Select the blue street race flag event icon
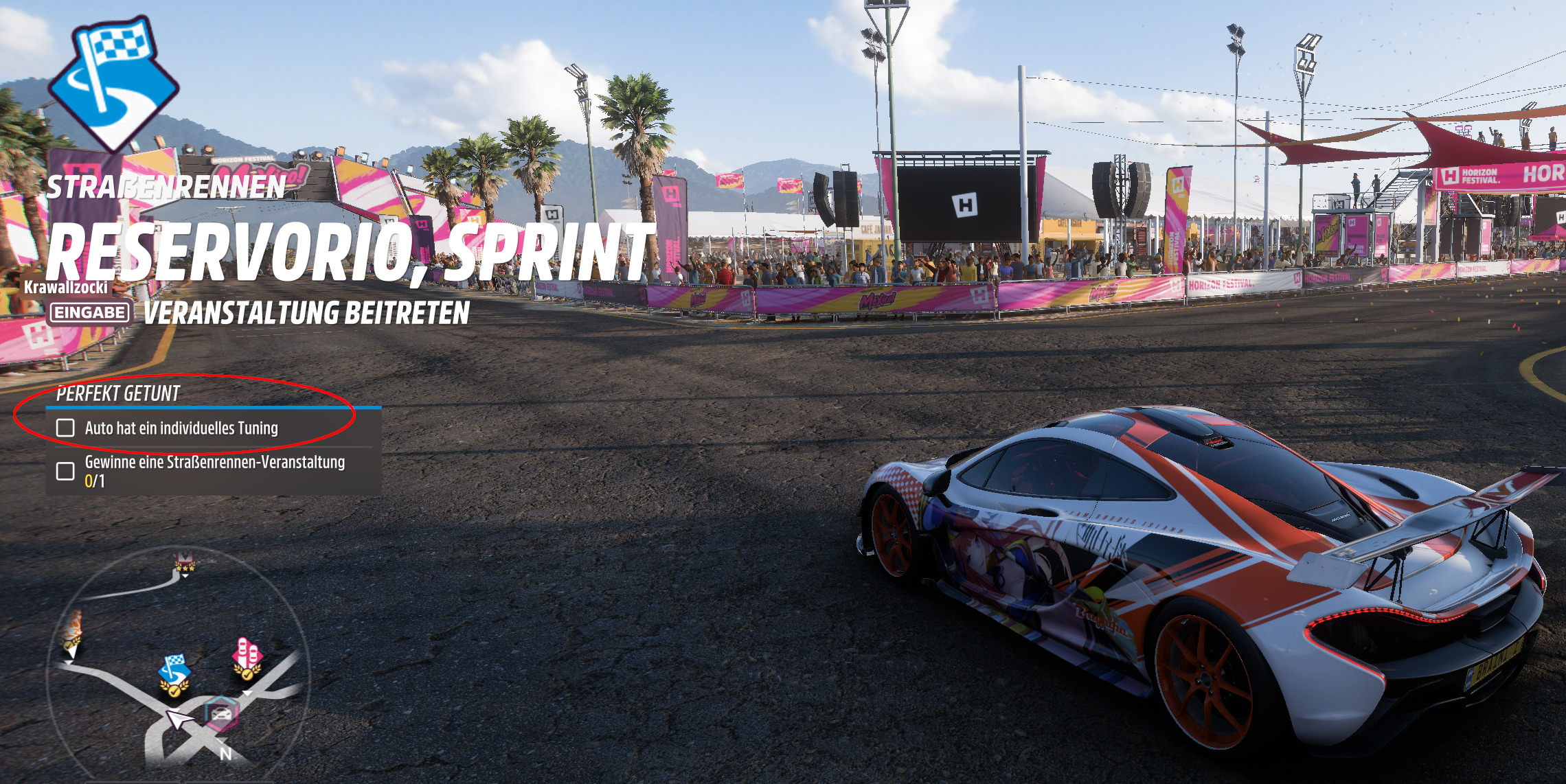This screenshot has height=784, width=1566. point(174,667)
